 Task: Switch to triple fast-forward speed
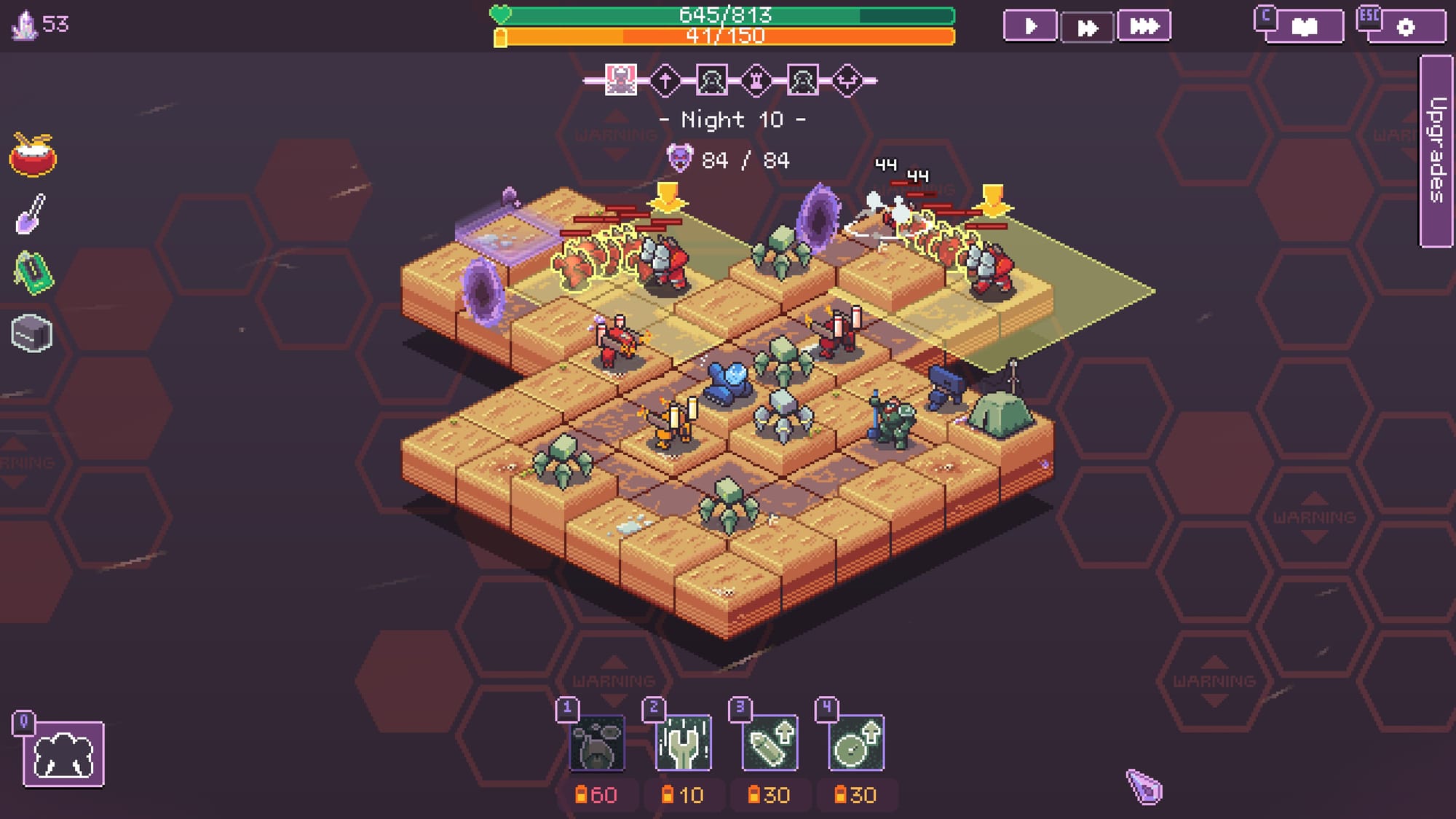point(1144,27)
